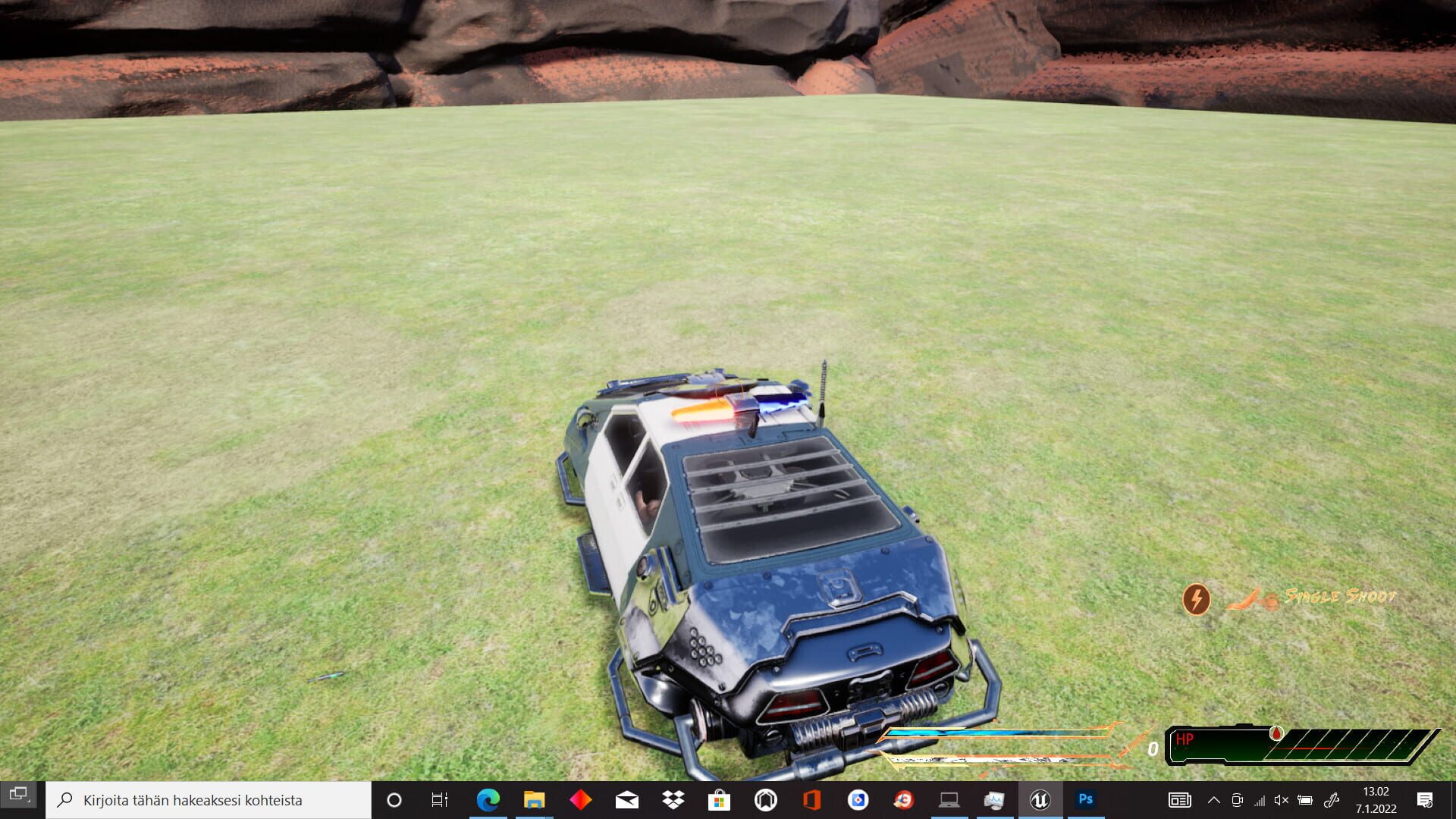Screen dimensions: 1456x819
Task: Open Microsoft Edge browser
Action: coord(486,800)
